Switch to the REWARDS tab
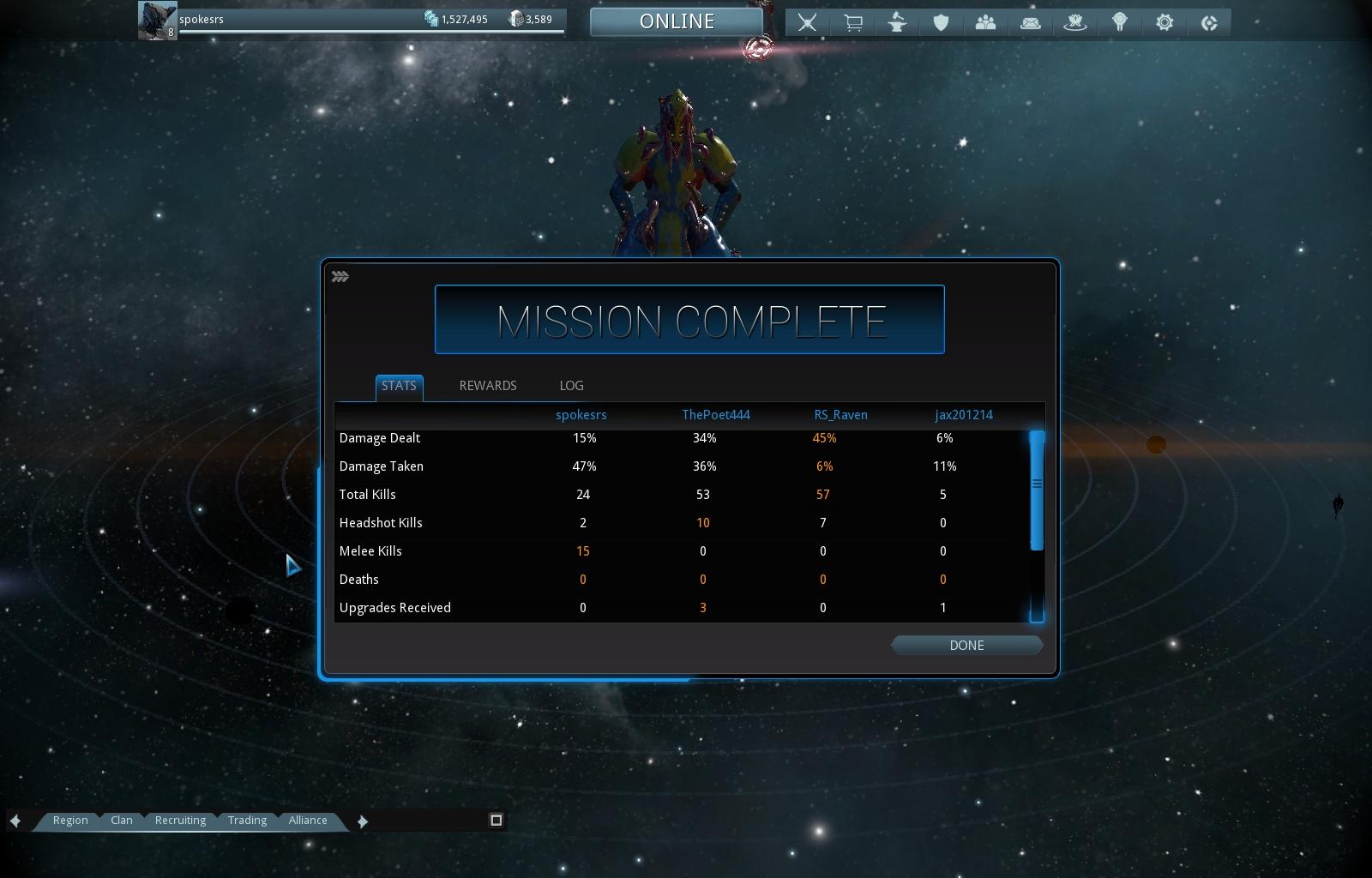 point(488,386)
